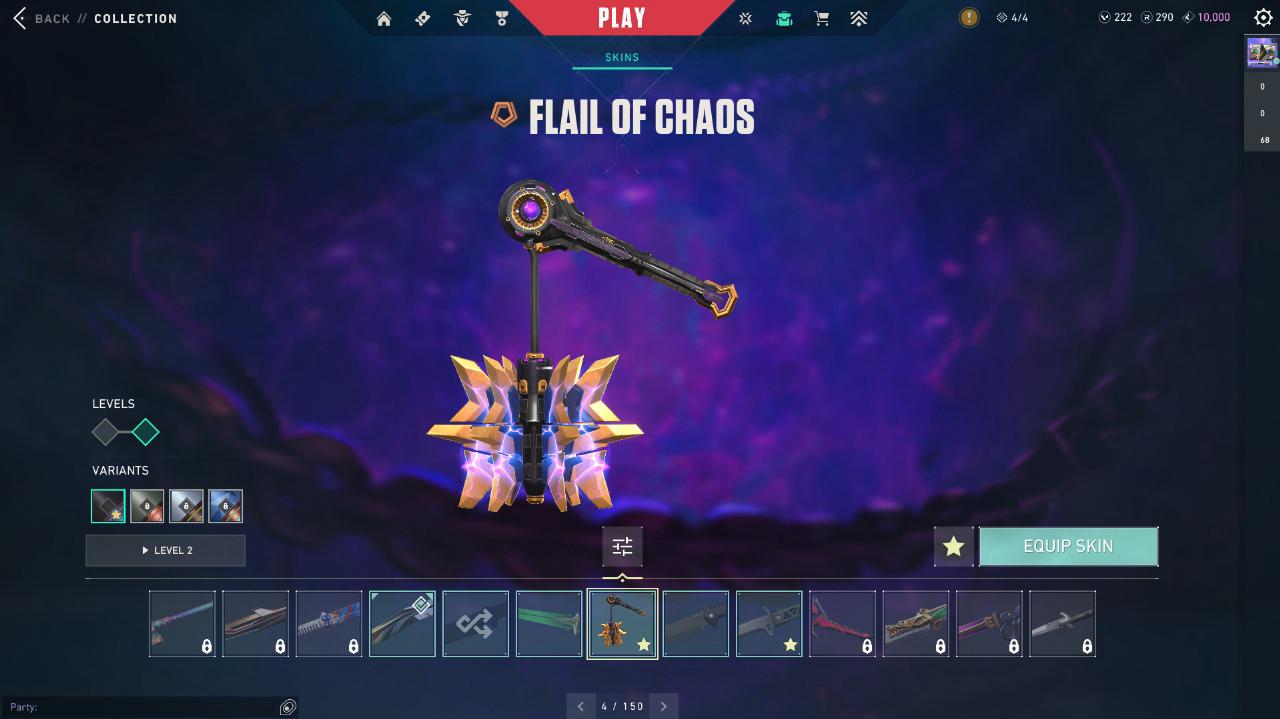Open the home screen icon
1280x719 pixels.
coord(384,18)
